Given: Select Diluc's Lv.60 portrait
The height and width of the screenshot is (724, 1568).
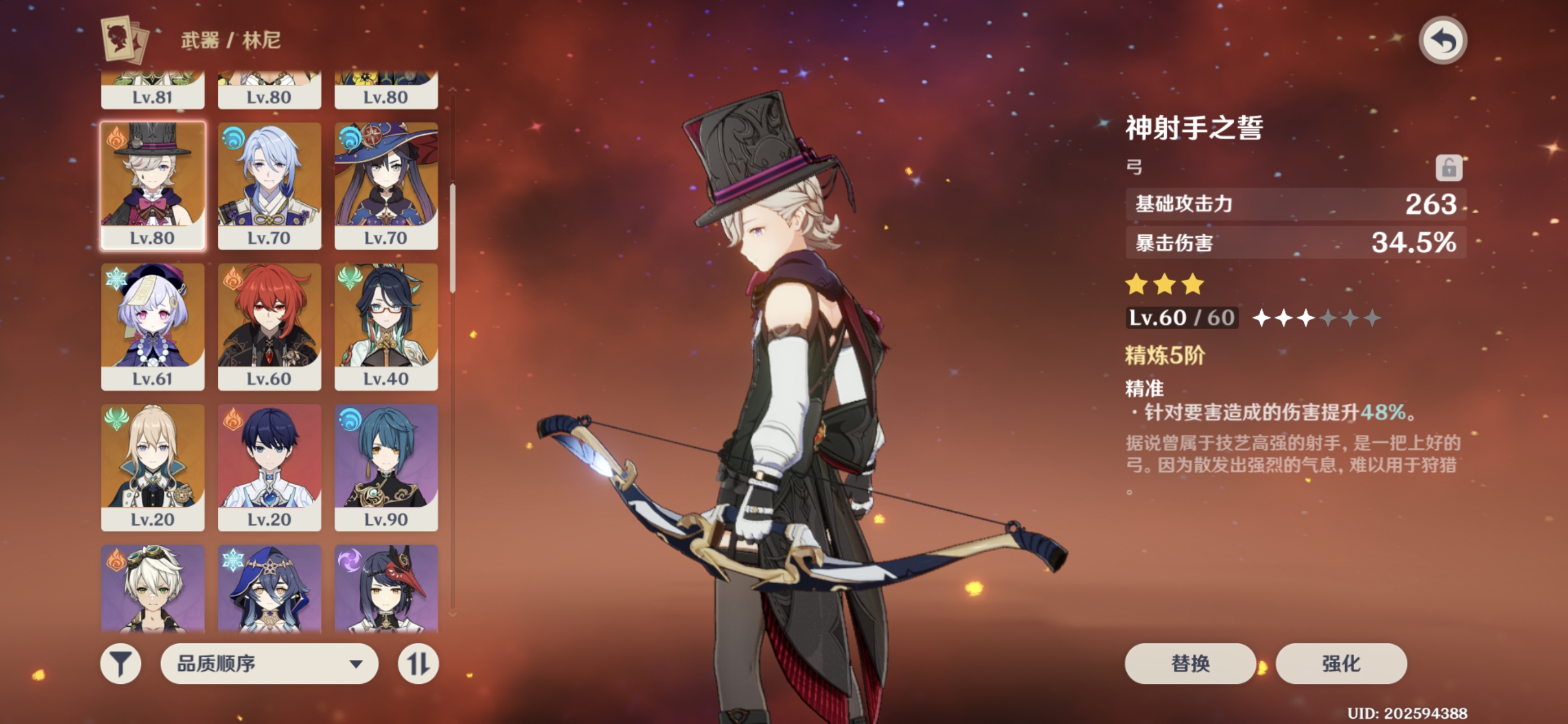Looking at the screenshot, I should point(269,326).
